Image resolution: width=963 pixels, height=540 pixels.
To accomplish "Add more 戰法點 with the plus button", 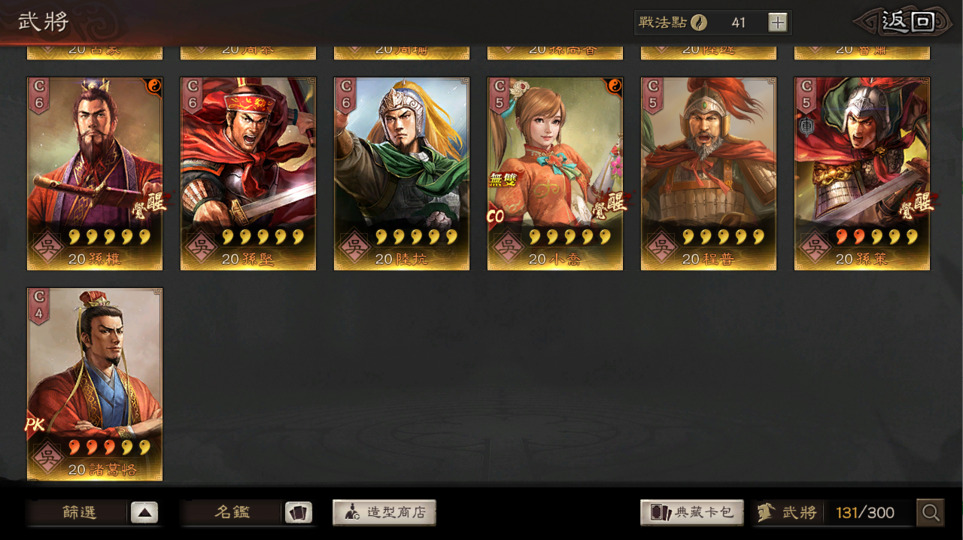I will point(778,22).
